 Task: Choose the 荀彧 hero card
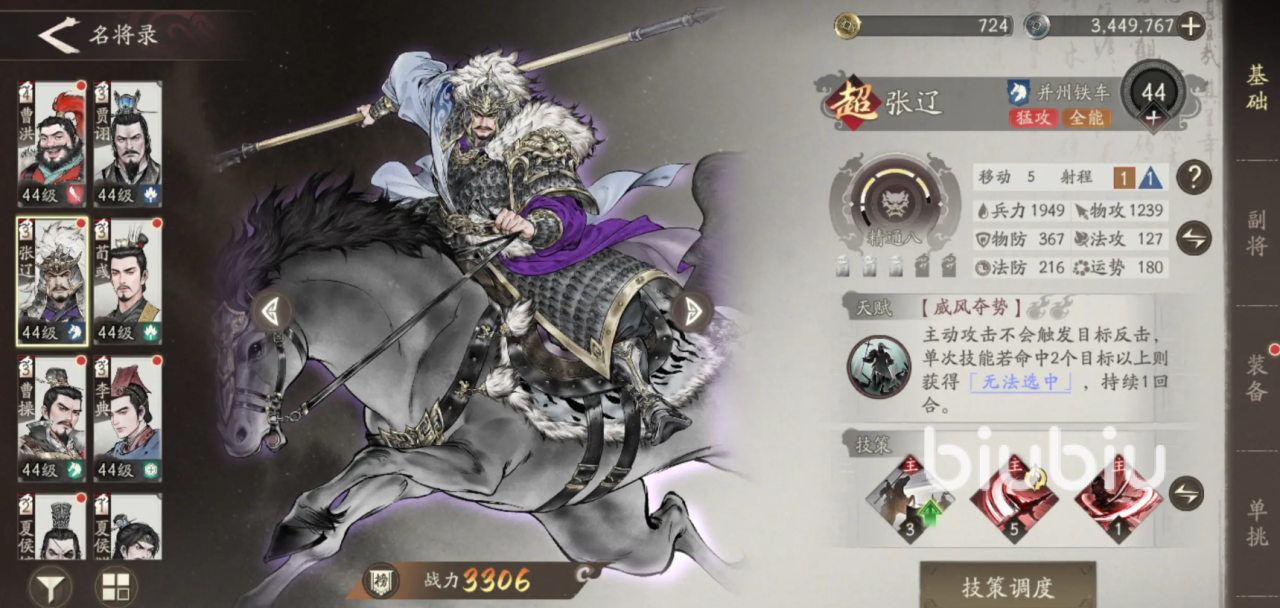click(x=129, y=281)
